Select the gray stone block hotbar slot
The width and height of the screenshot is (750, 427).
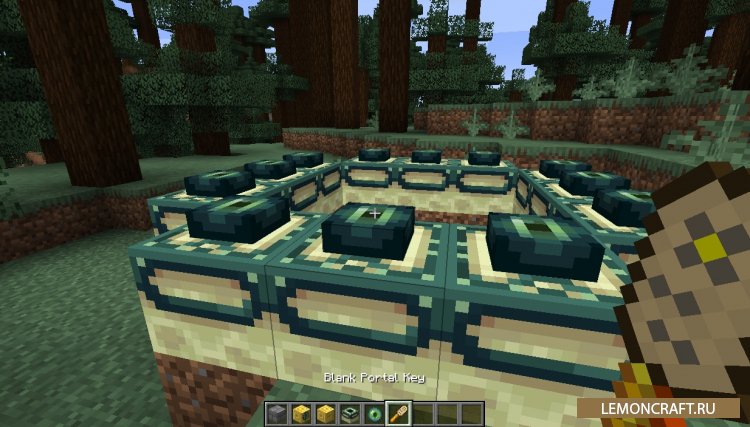(277, 412)
